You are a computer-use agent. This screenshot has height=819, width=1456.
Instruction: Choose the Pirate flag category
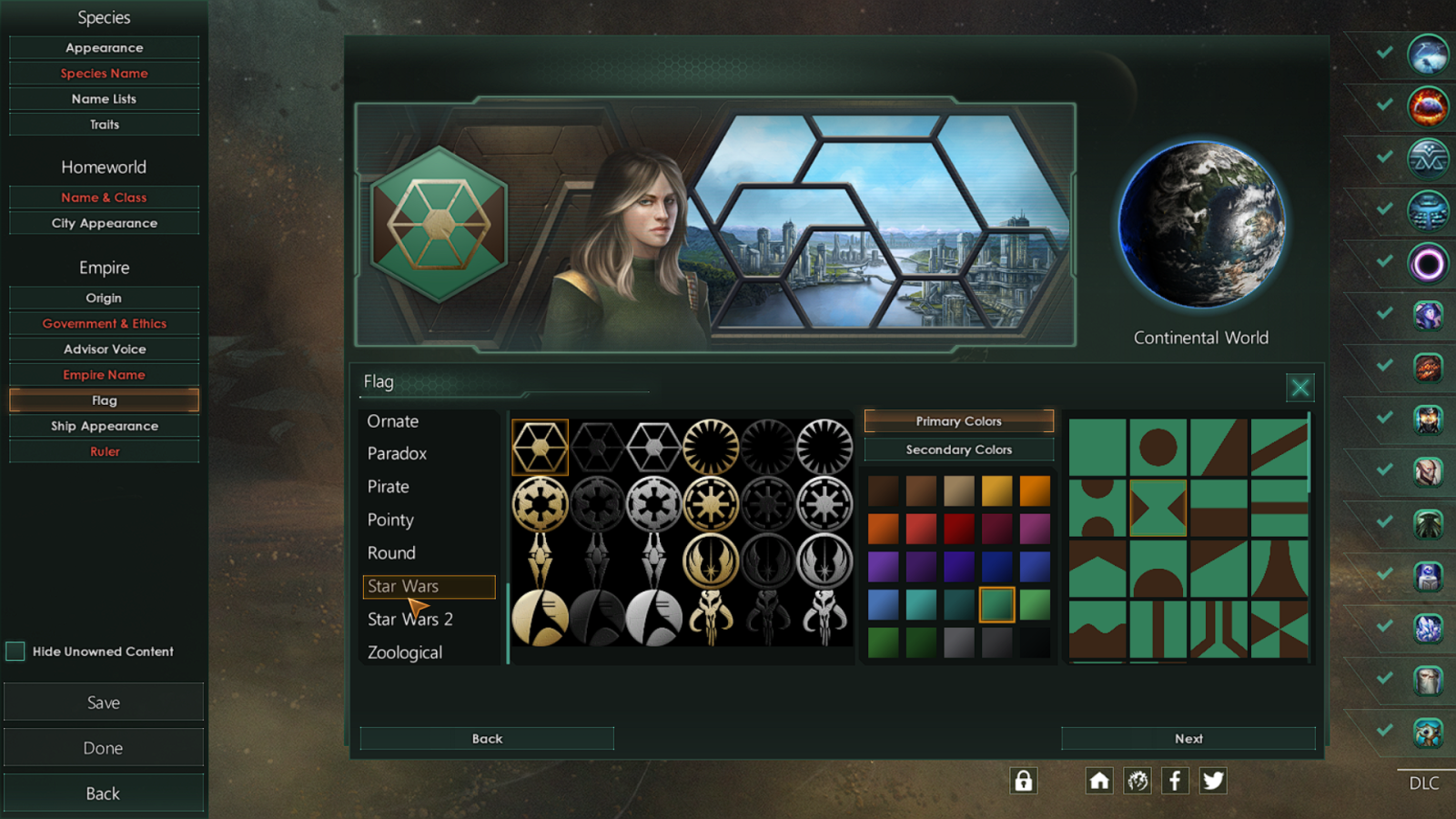389,487
